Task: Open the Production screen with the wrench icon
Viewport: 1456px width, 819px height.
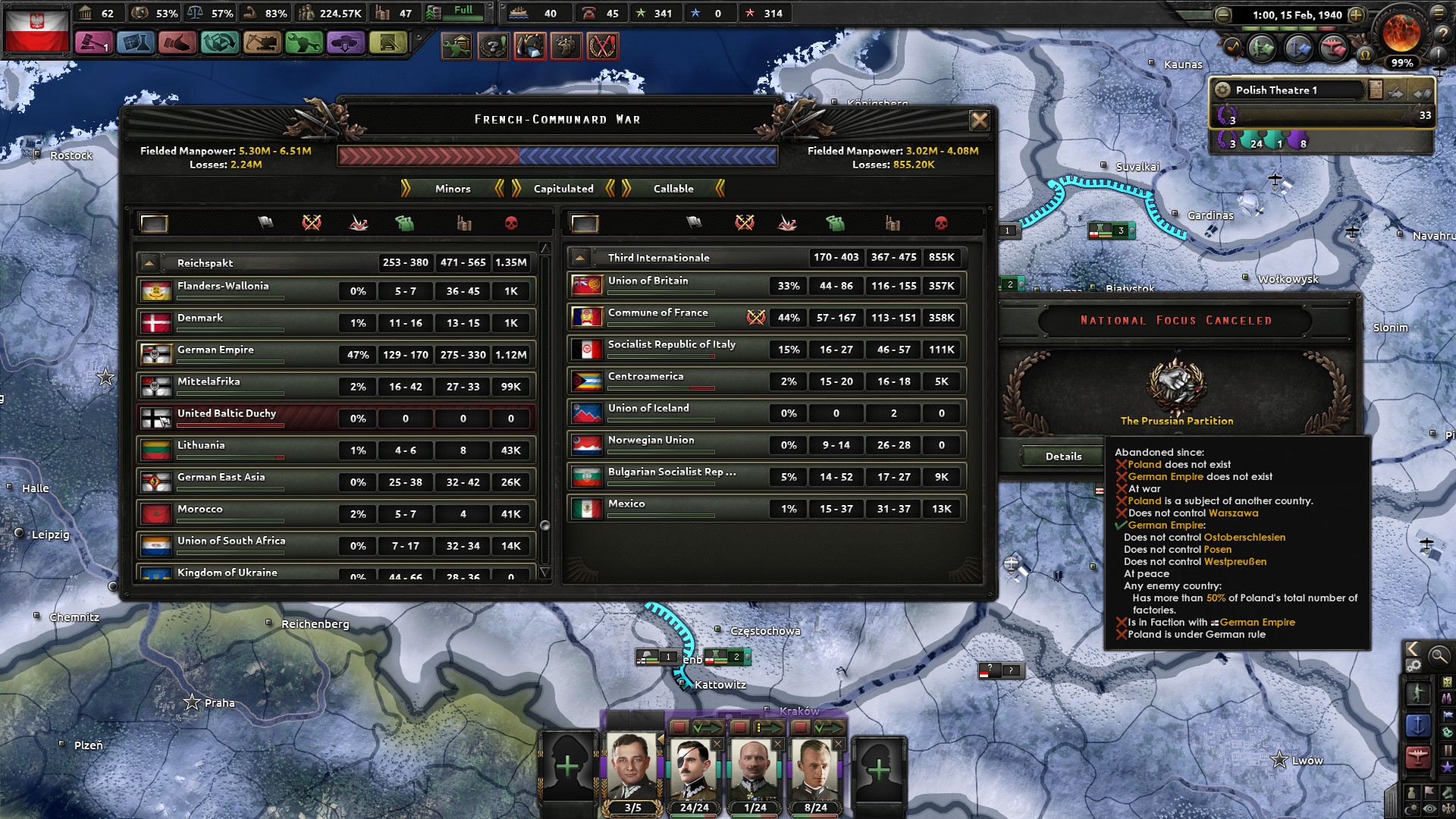Action: pyautogui.click(x=304, y=42)
